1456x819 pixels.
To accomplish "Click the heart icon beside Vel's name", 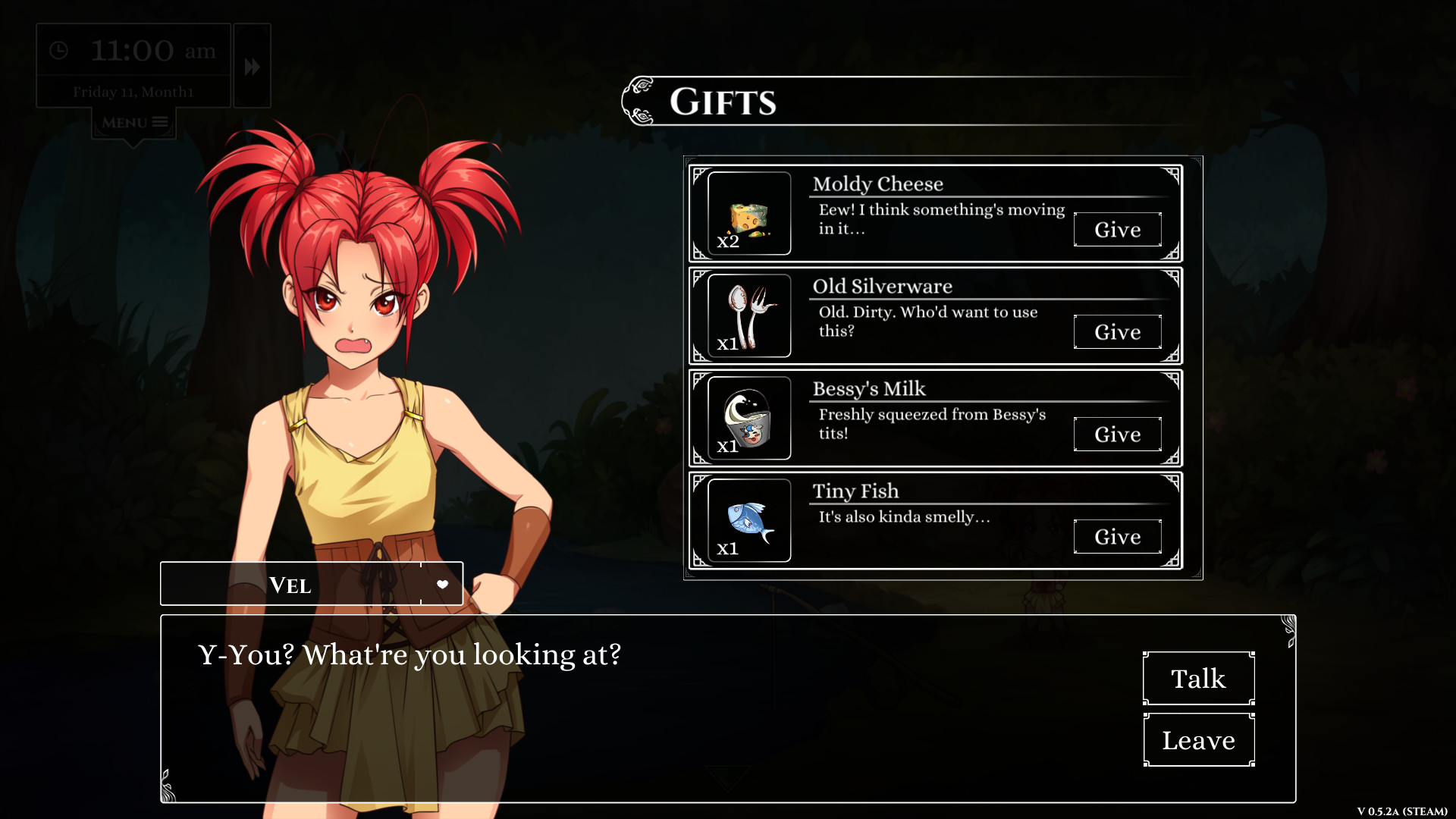I will pyautogui.click(x=442, y=584).
